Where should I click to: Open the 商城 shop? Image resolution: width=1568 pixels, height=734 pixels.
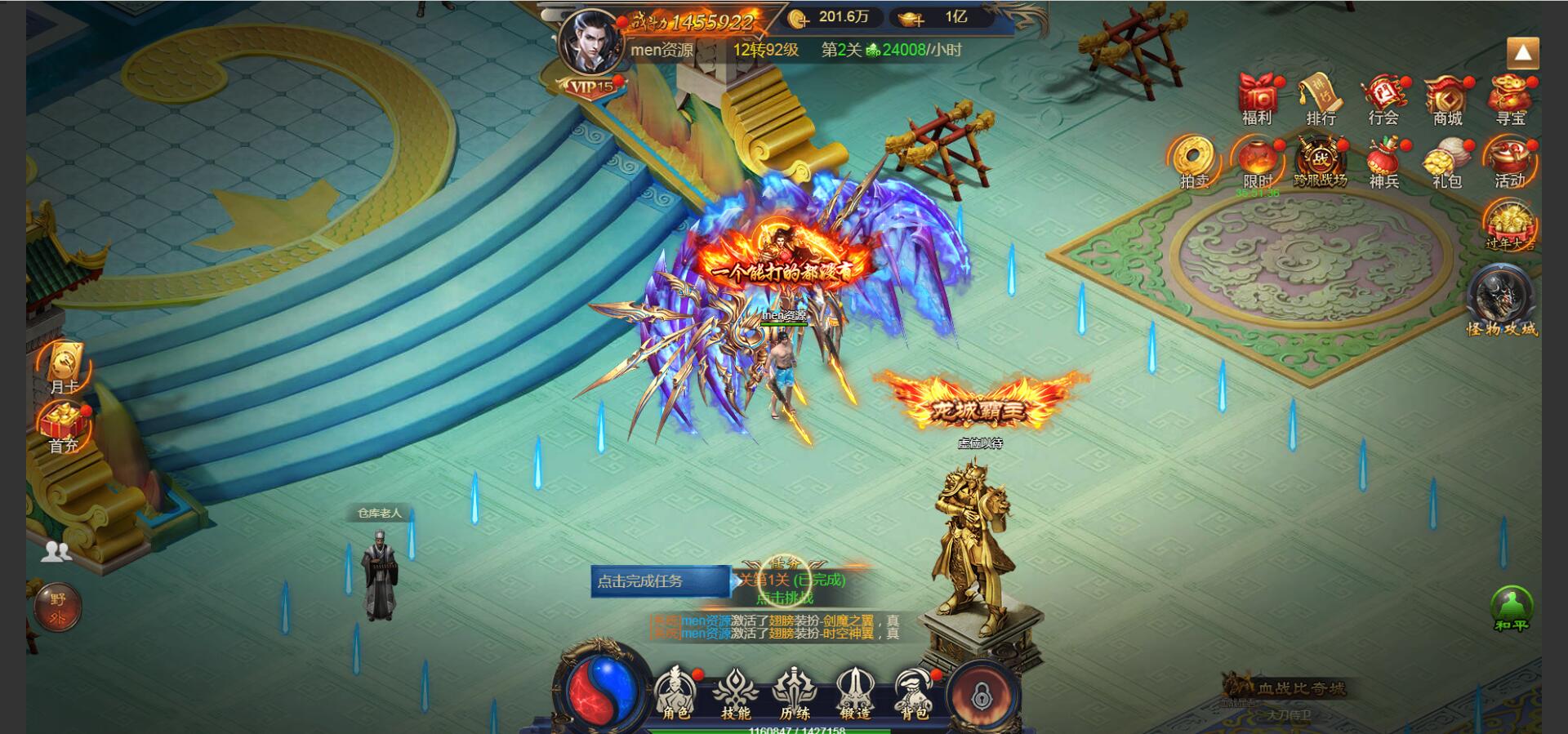(x=1447, y=100)
